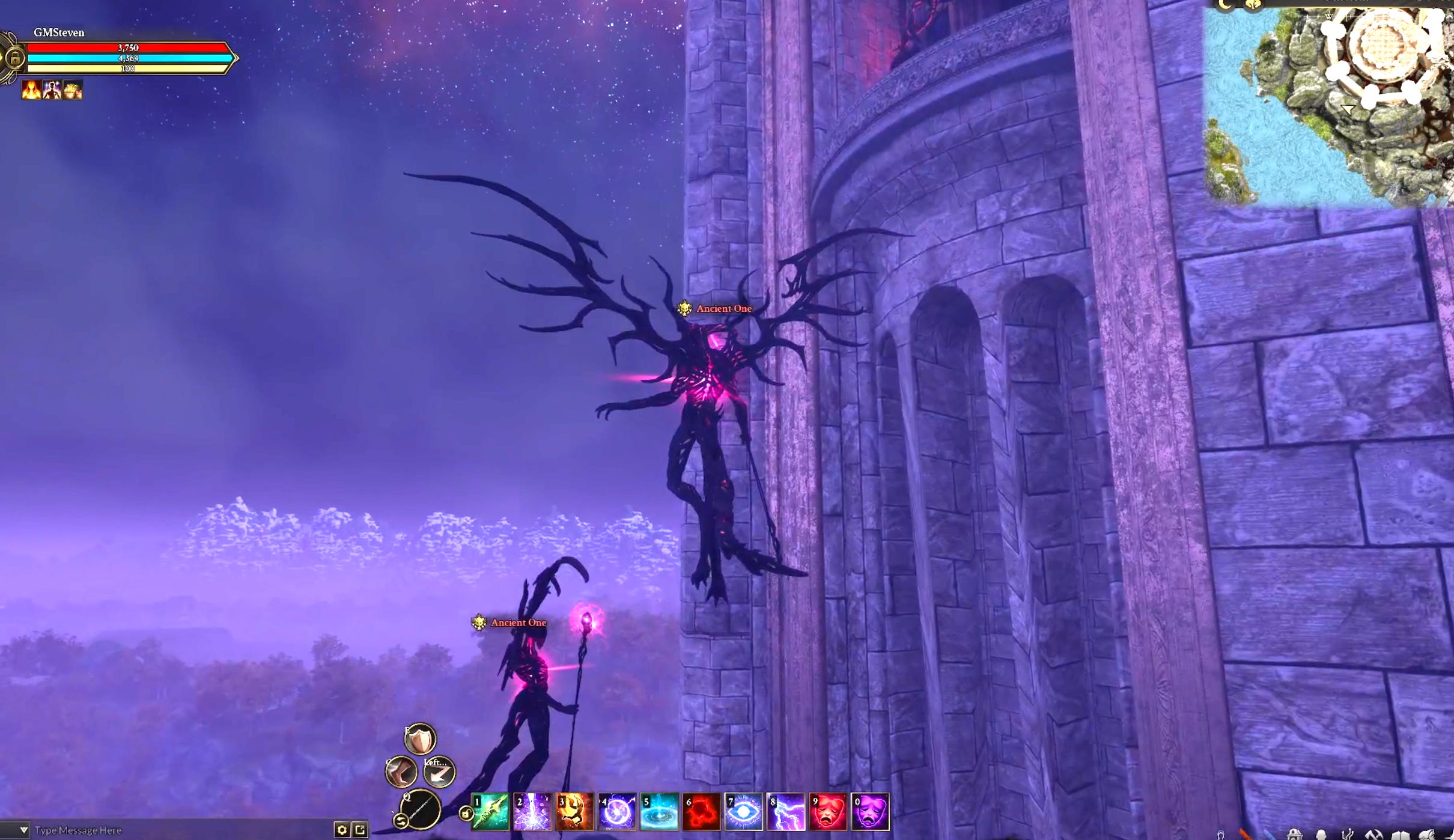
Task: Click the shield ability icon near the character
Action: click(x=419, y=740)
